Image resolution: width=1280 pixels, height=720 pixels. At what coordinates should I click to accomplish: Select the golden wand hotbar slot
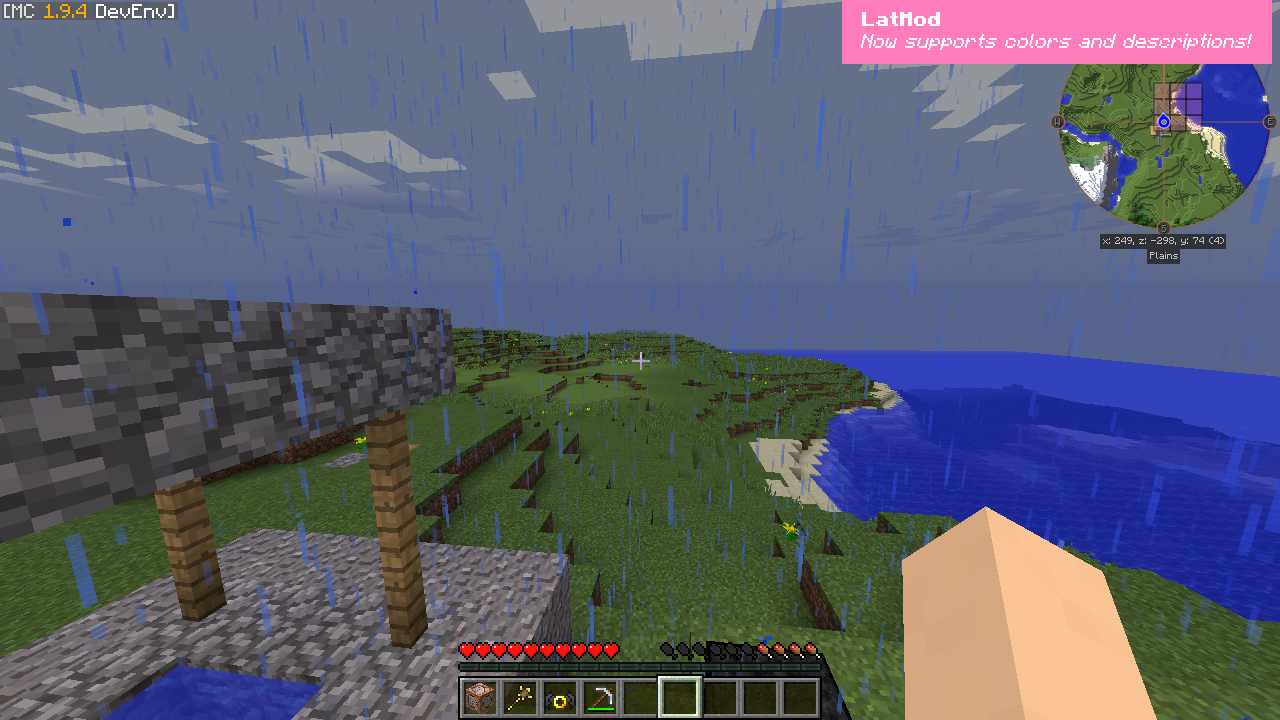tap(519, 697)
